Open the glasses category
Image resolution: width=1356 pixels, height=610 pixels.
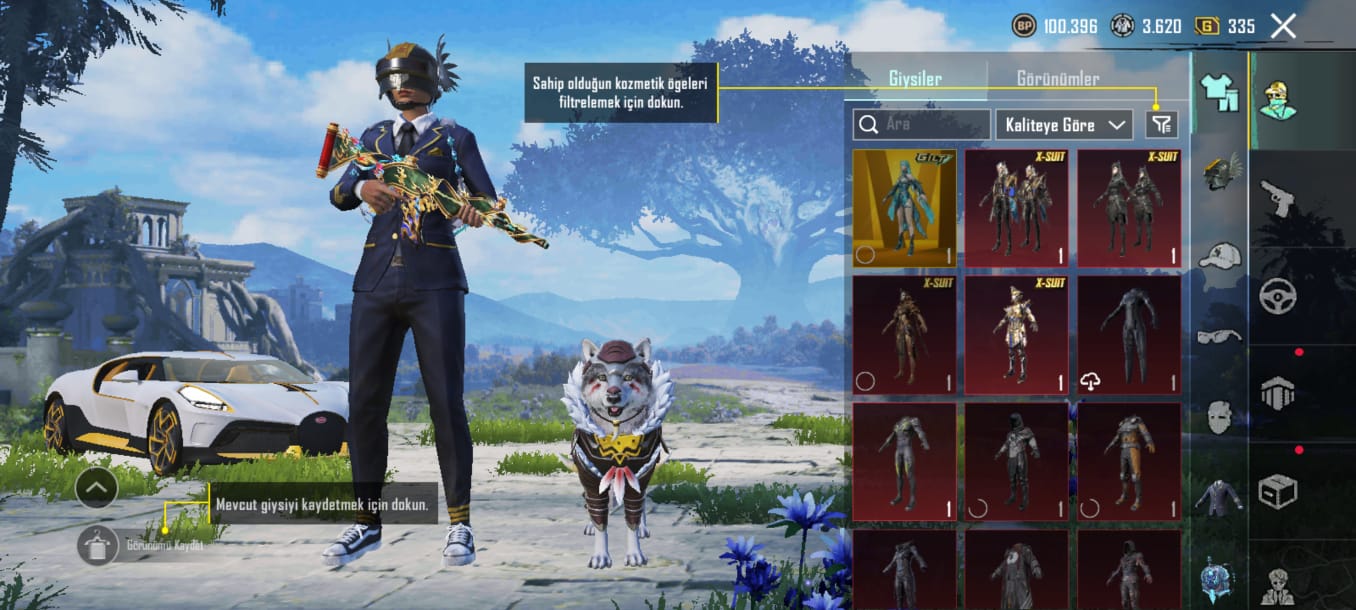pos(1219,336)
